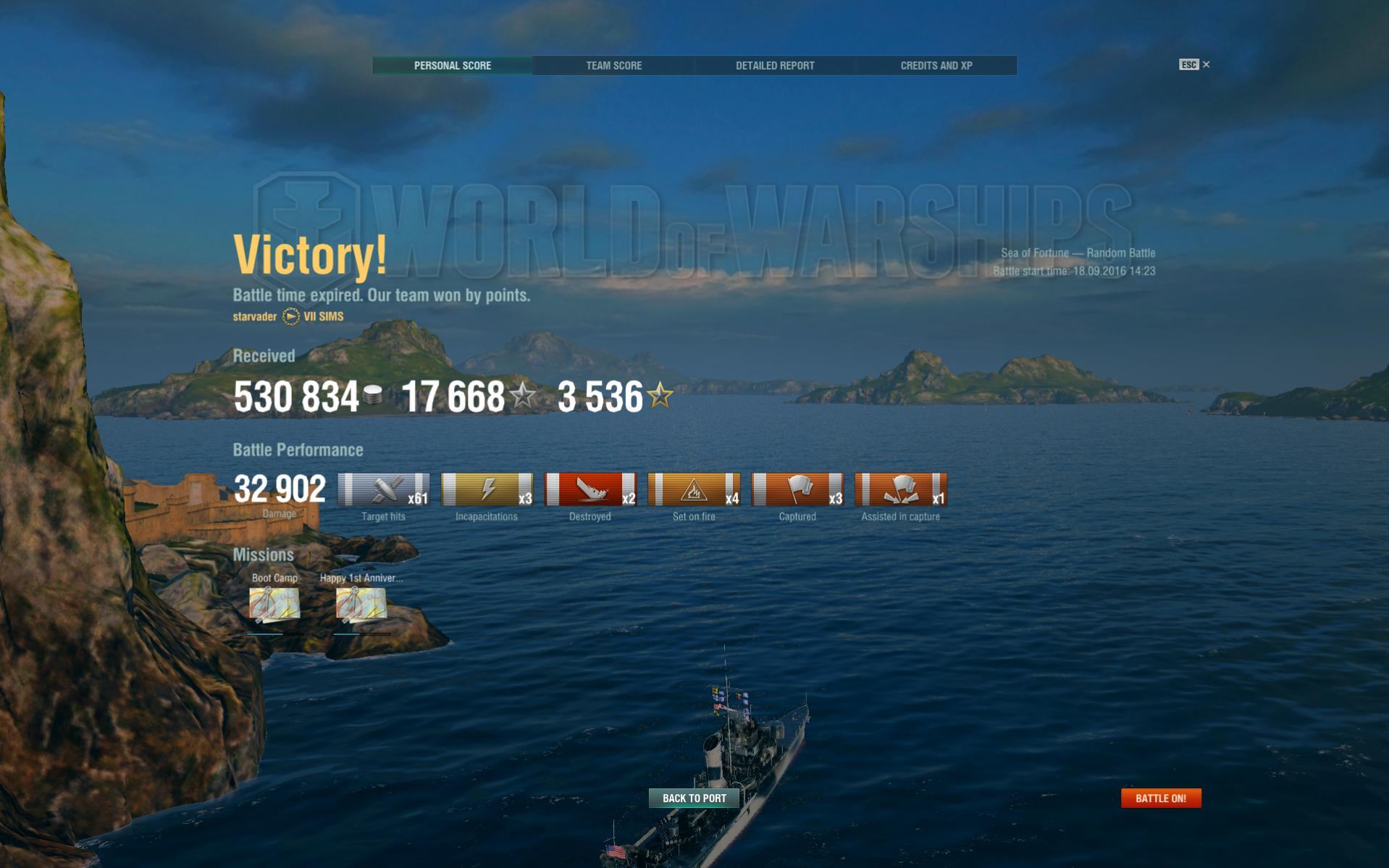1389x868 pixels.
Task: Close the battle results screen
Action: [1206, 64]
